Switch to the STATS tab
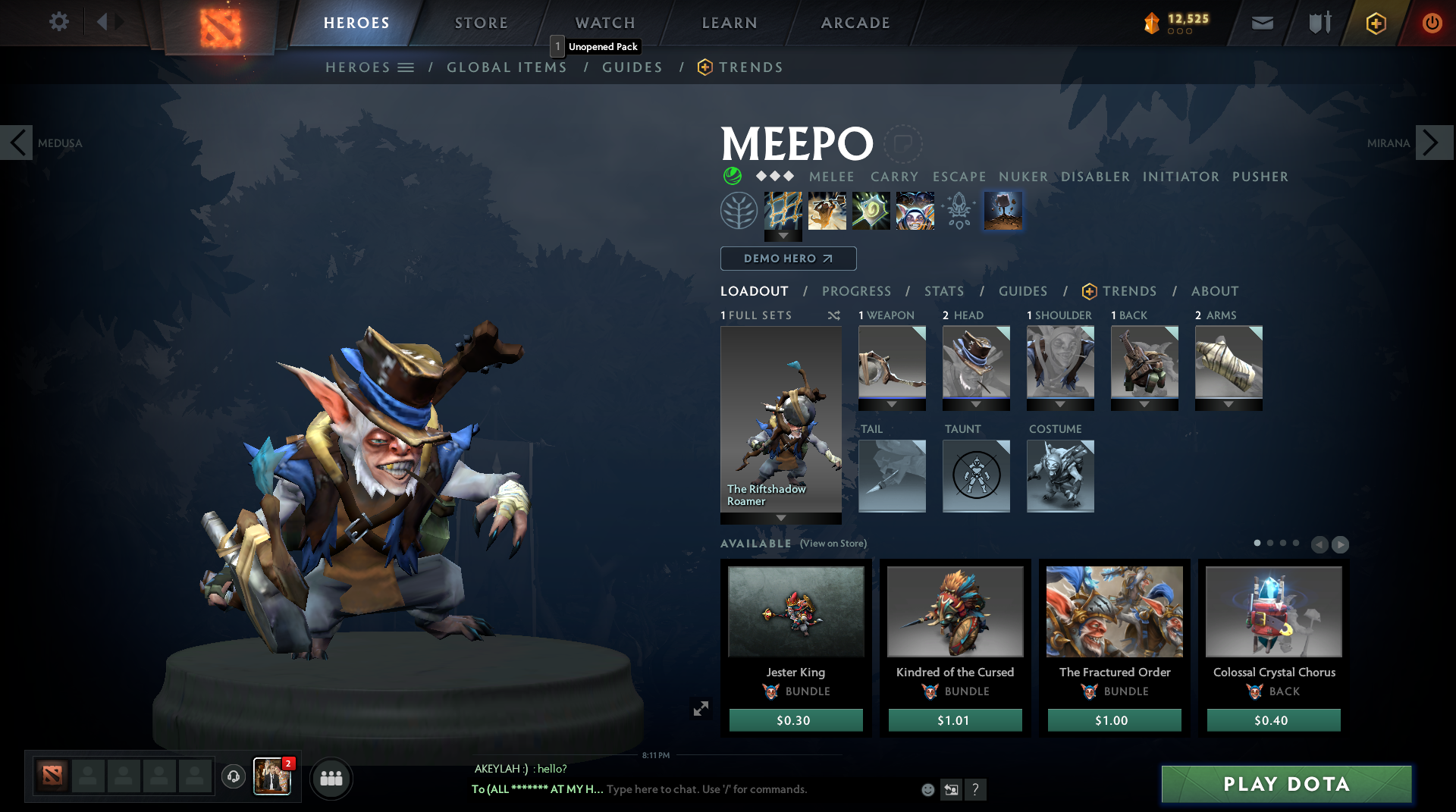 click(943, 291)
